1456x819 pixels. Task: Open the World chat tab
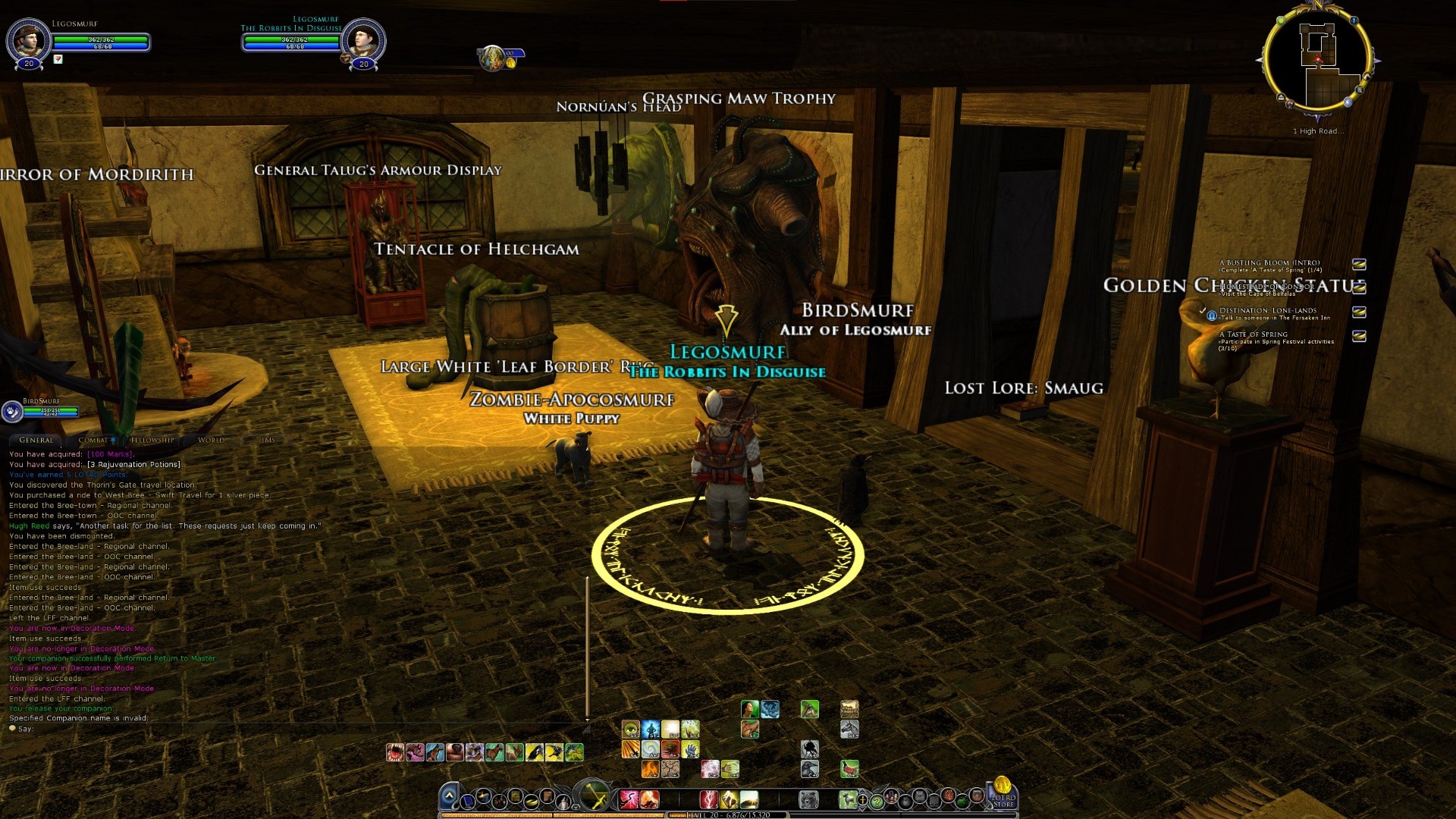[x=211, y=440]
